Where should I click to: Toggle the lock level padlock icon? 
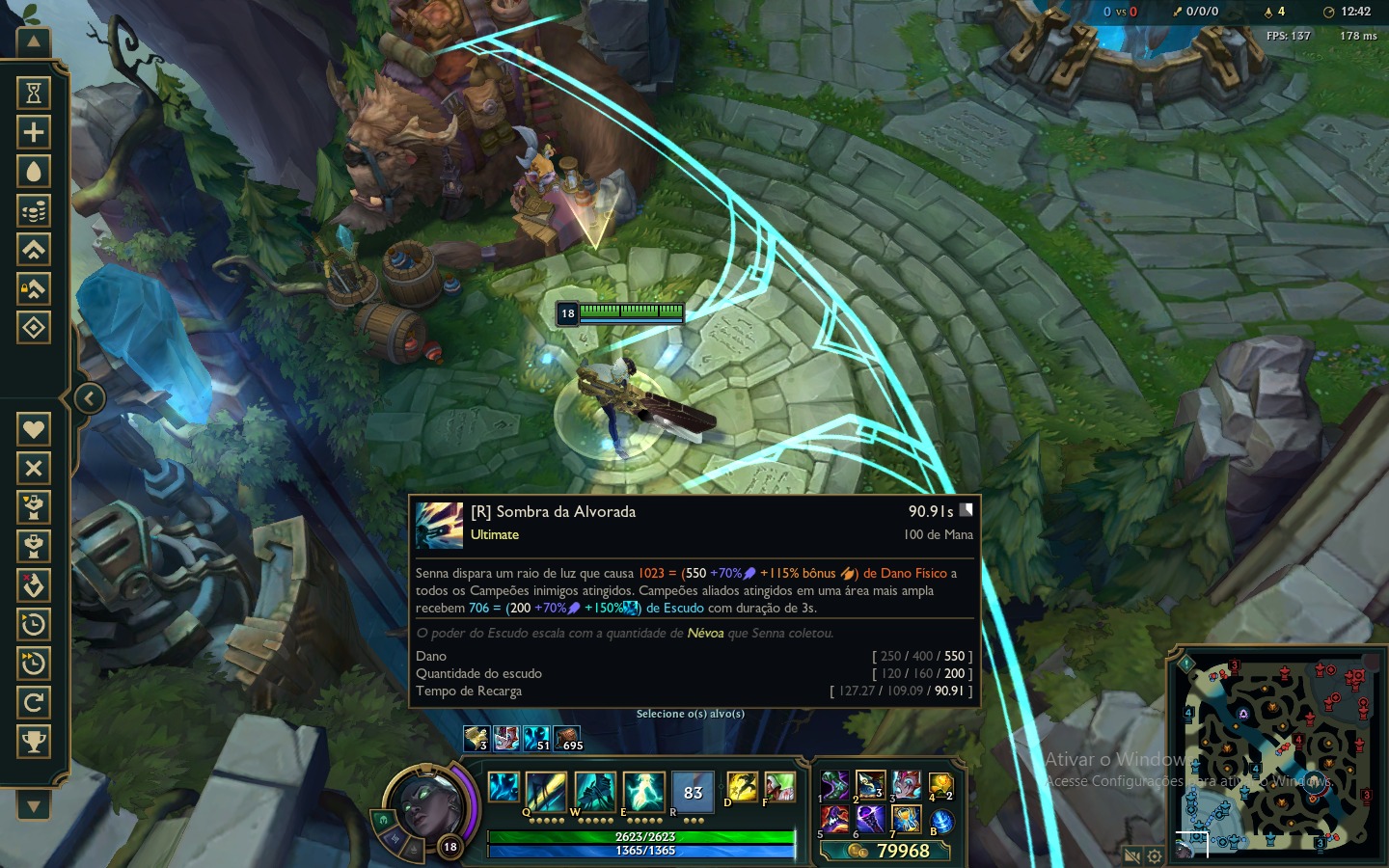coord(34,288)
